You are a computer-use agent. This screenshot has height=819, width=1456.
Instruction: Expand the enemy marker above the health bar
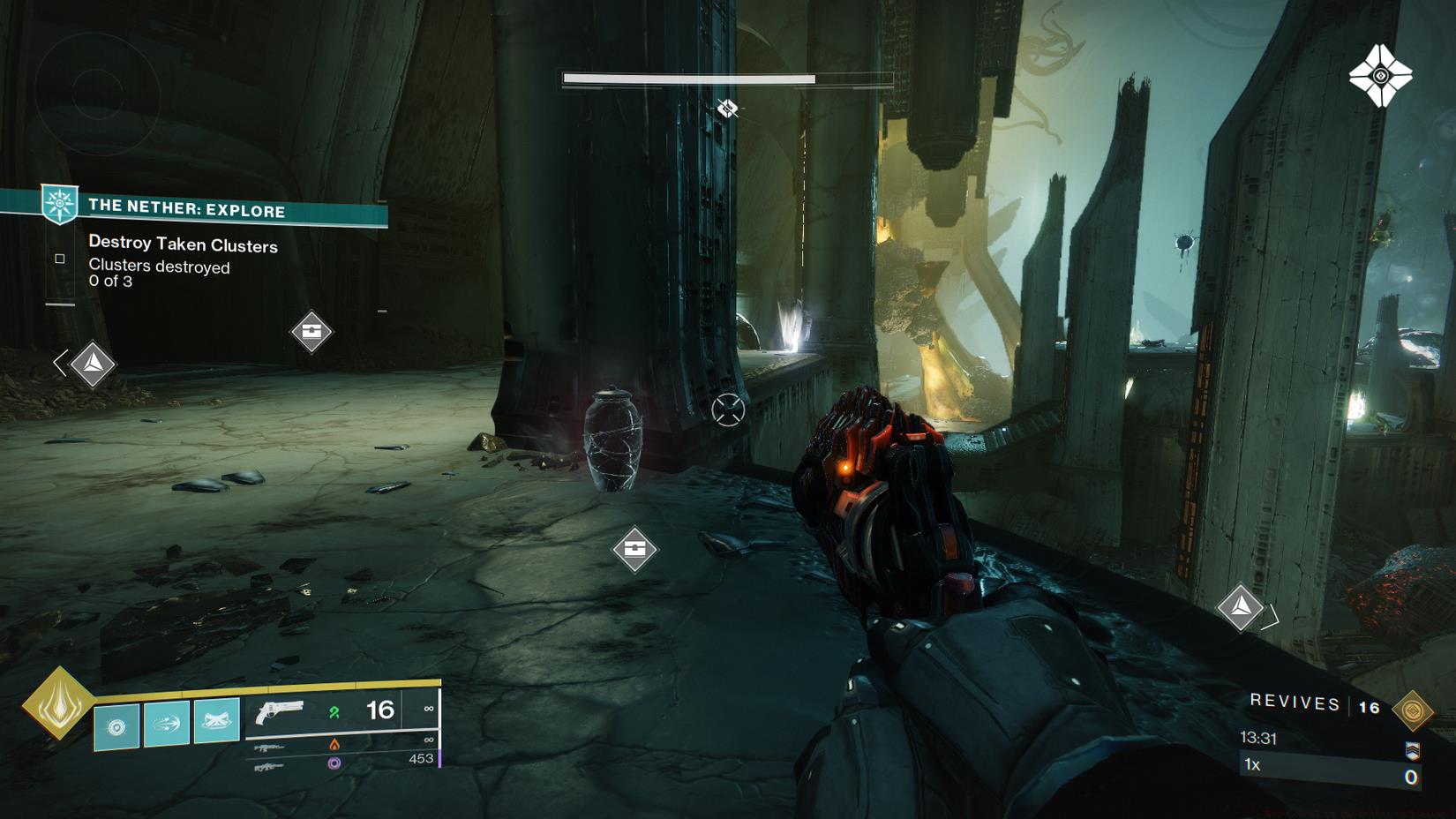[728, 109]
